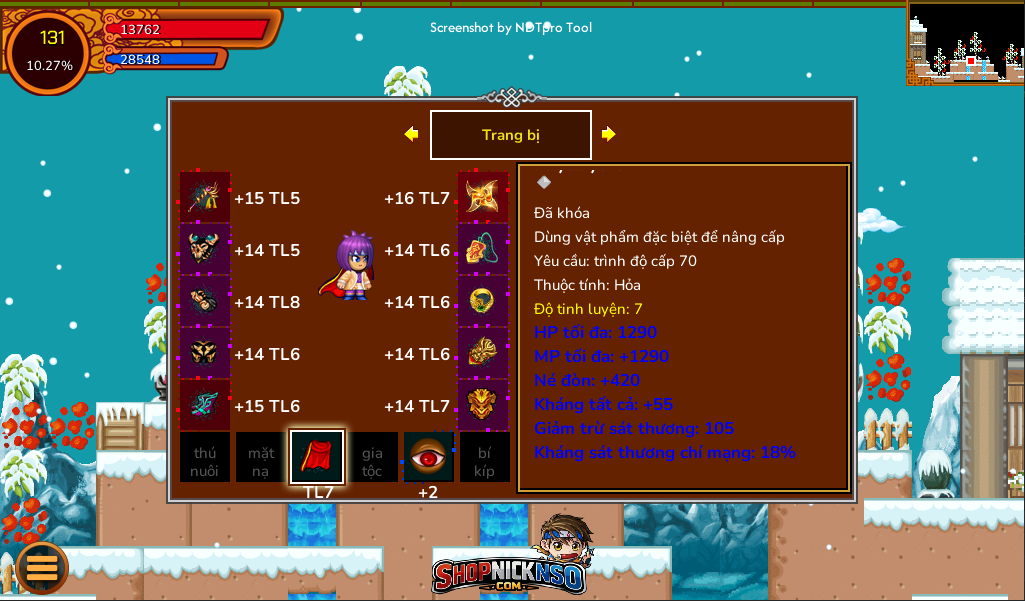Select the +16 TL7 shuriken weapon slot

pyautogui.click(x=483, y=198)
